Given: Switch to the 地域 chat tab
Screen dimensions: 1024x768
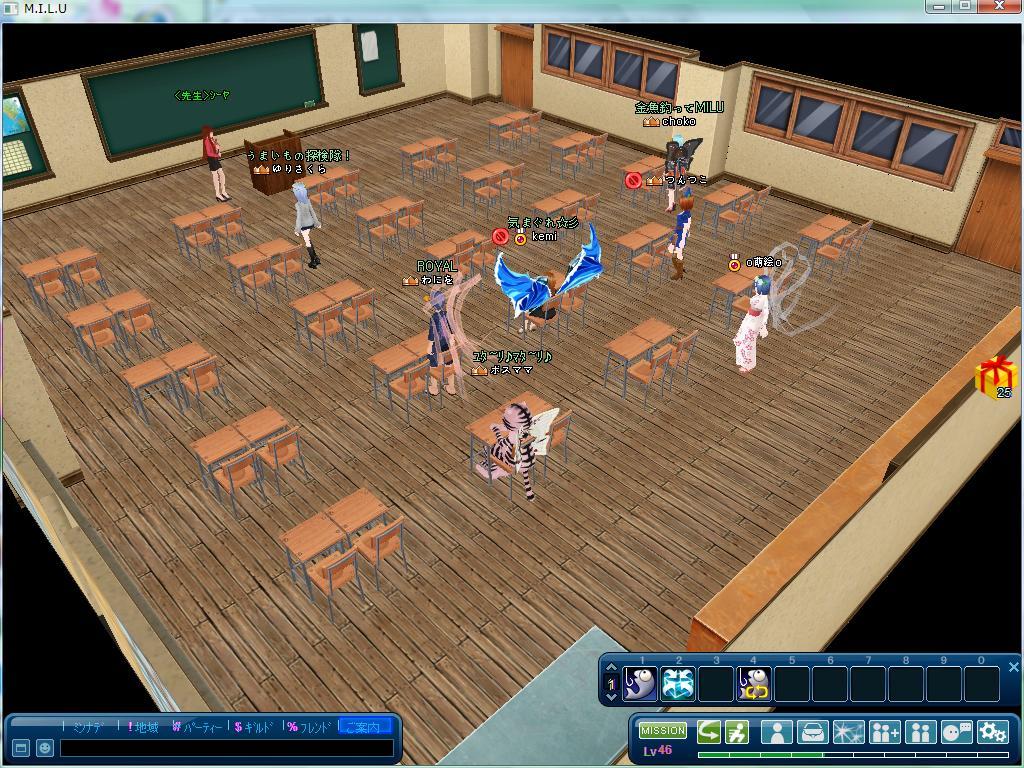Looking at the screenshot, I should (143, 727).
